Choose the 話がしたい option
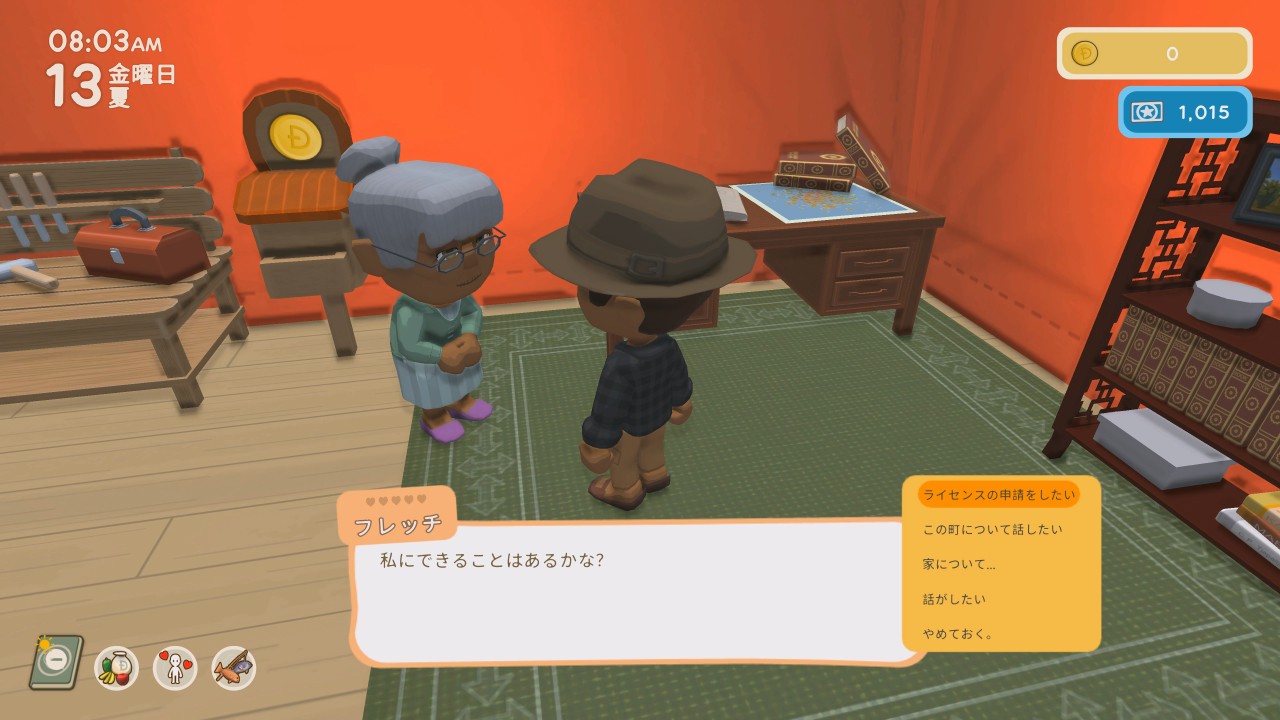Viewport: 1280px width, 720px height. [954, 599]
